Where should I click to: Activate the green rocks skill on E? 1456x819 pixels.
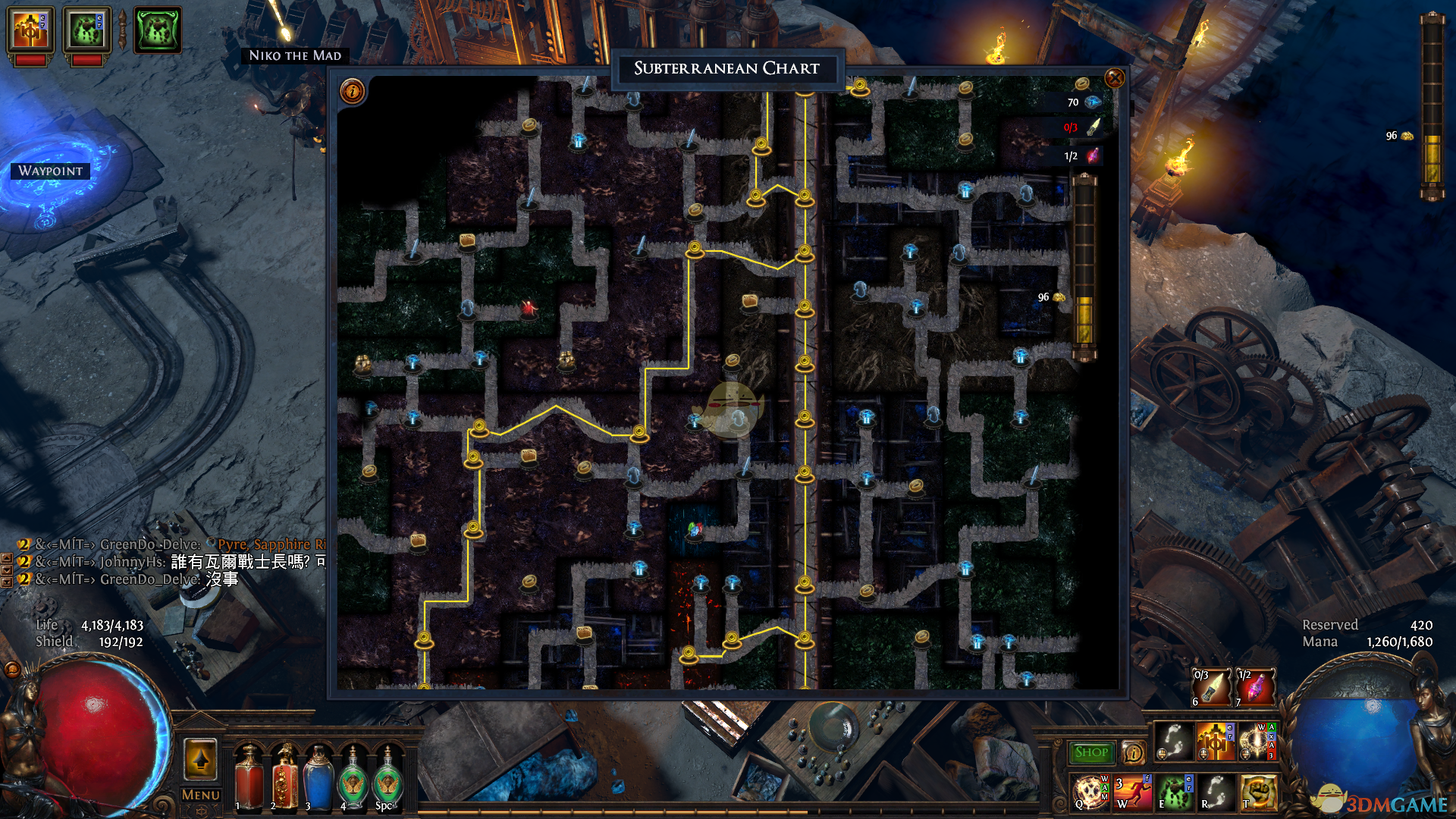(x=1173, y=792)
